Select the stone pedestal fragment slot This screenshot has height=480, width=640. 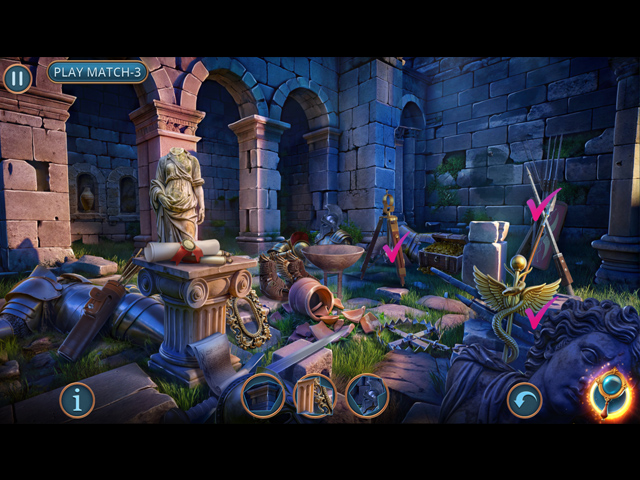click(x=263, y=395)
